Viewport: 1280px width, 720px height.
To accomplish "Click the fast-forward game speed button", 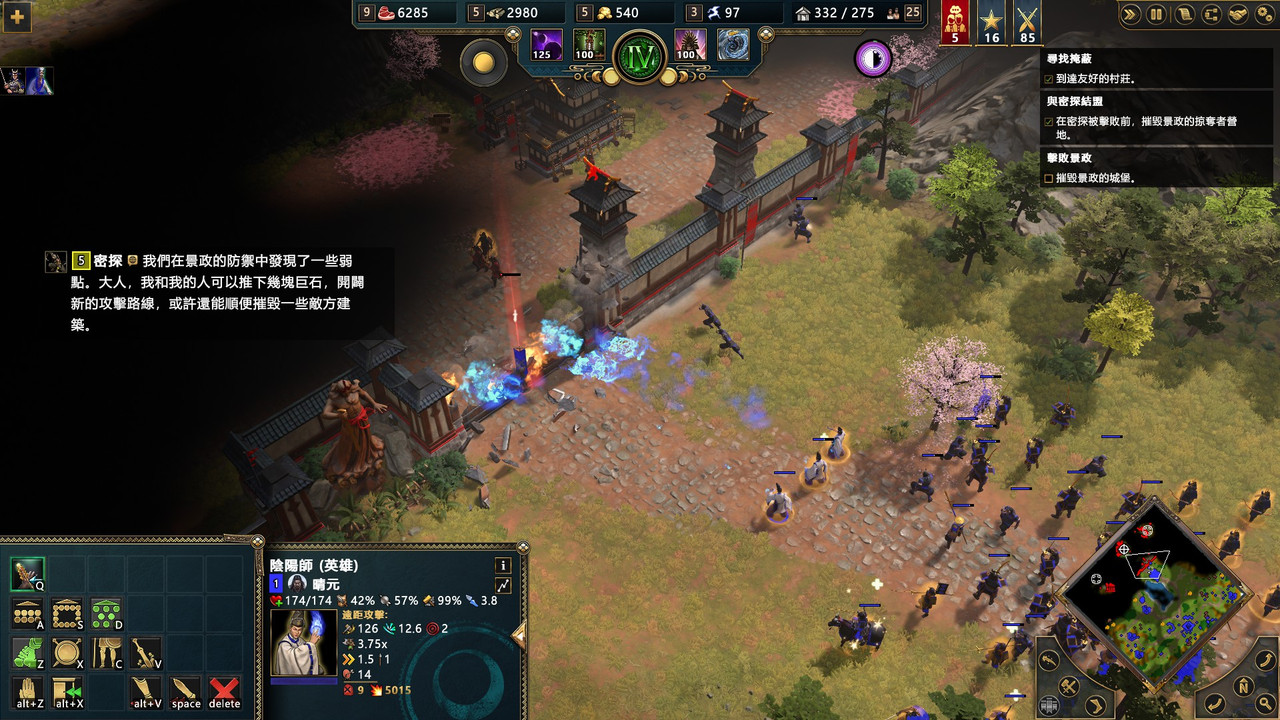I will coord(1131,14).
